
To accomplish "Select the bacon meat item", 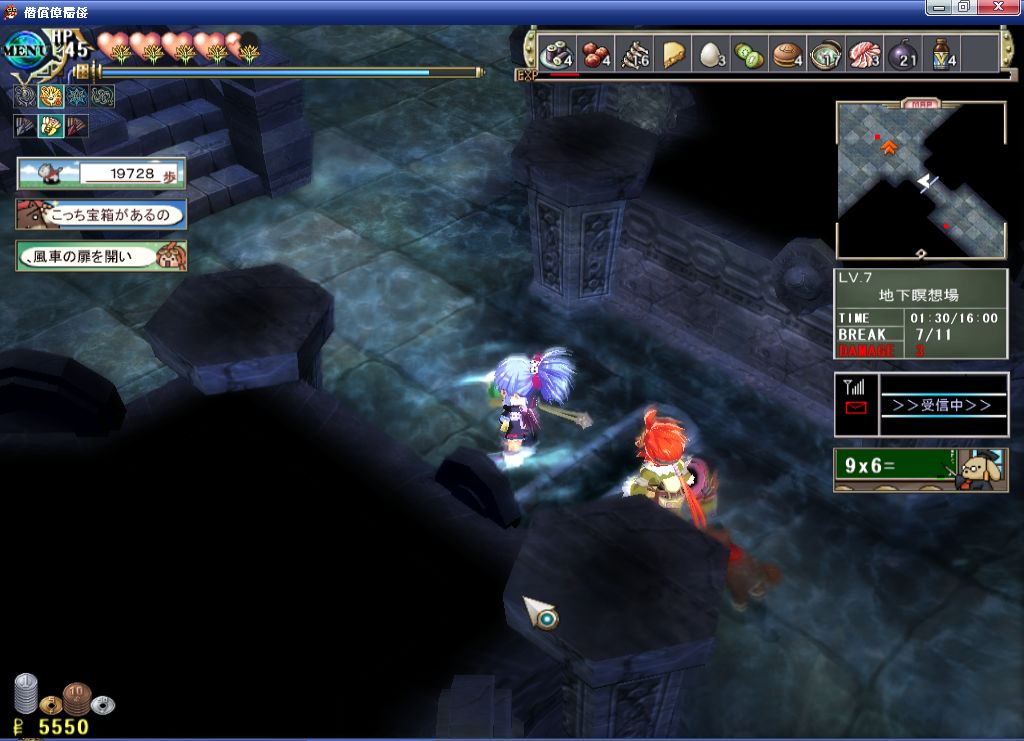I will point(864,54).
